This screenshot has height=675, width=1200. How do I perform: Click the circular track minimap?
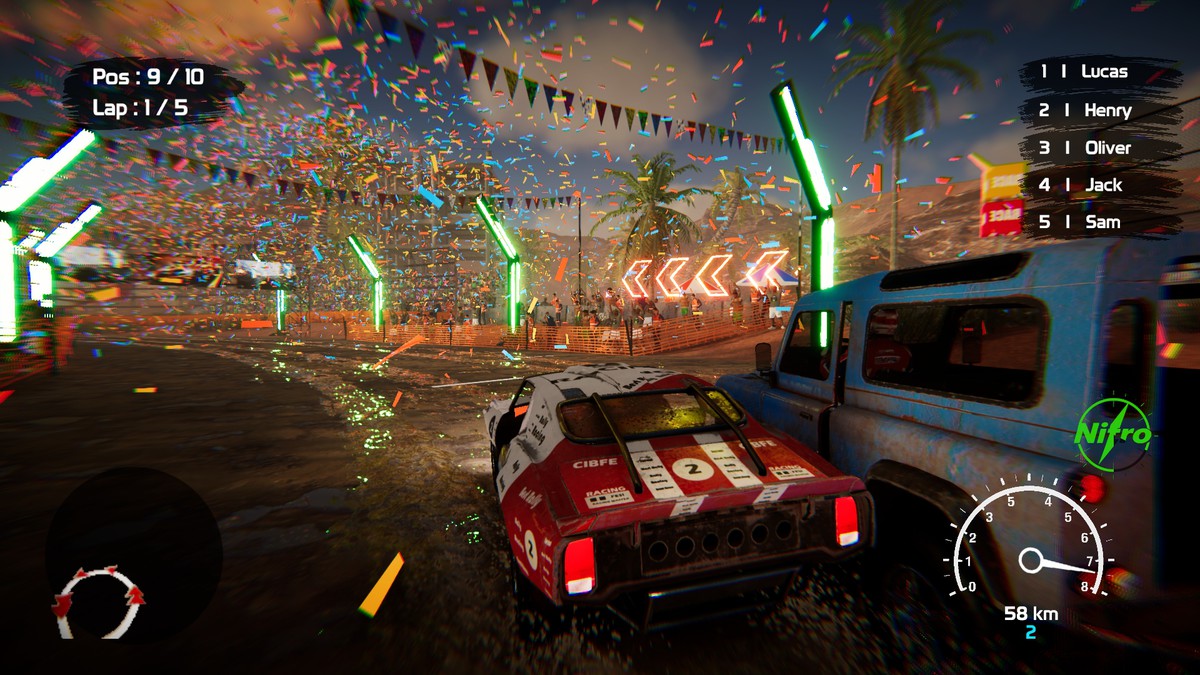coord(98,600)
